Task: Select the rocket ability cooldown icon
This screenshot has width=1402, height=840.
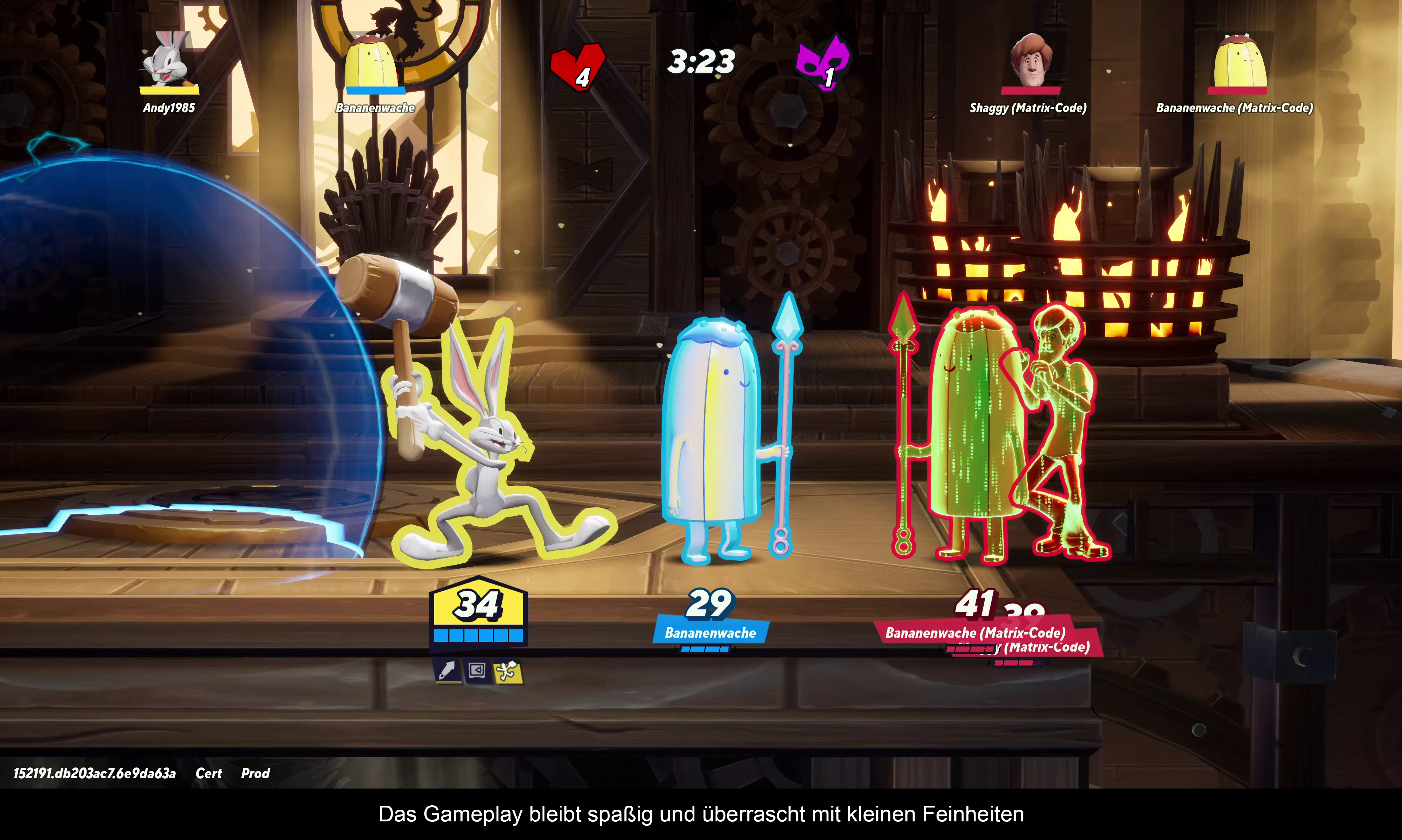Action: click(x=447, y=671)
